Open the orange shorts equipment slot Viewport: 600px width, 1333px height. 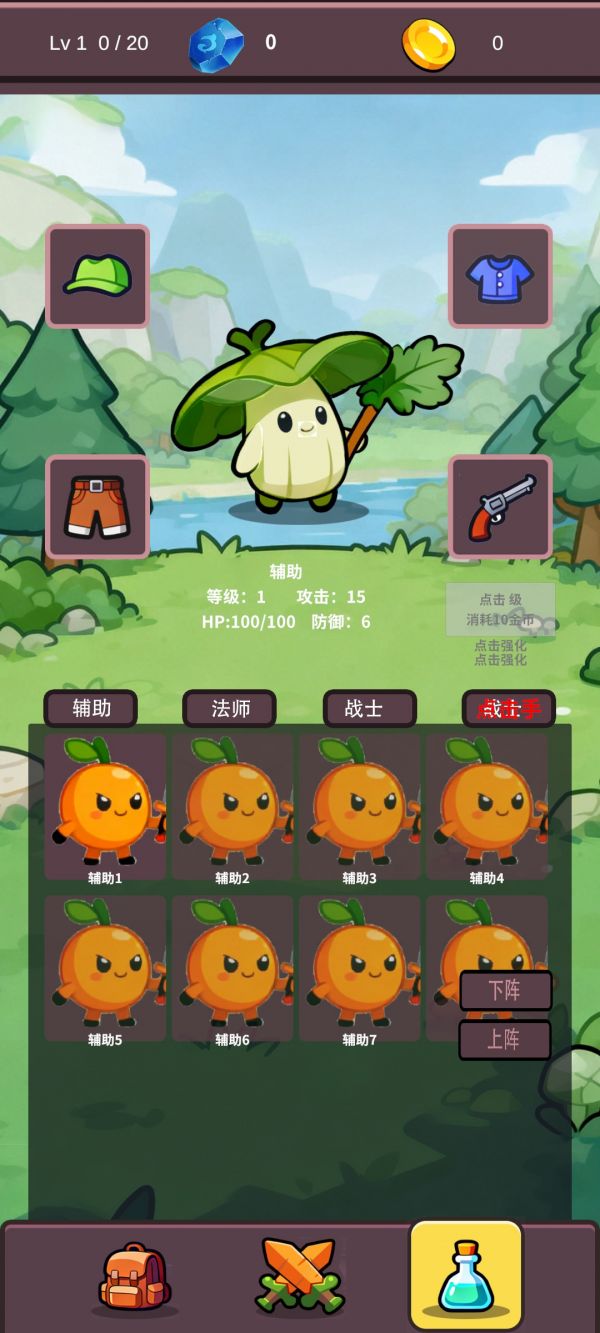coord(98,507)
